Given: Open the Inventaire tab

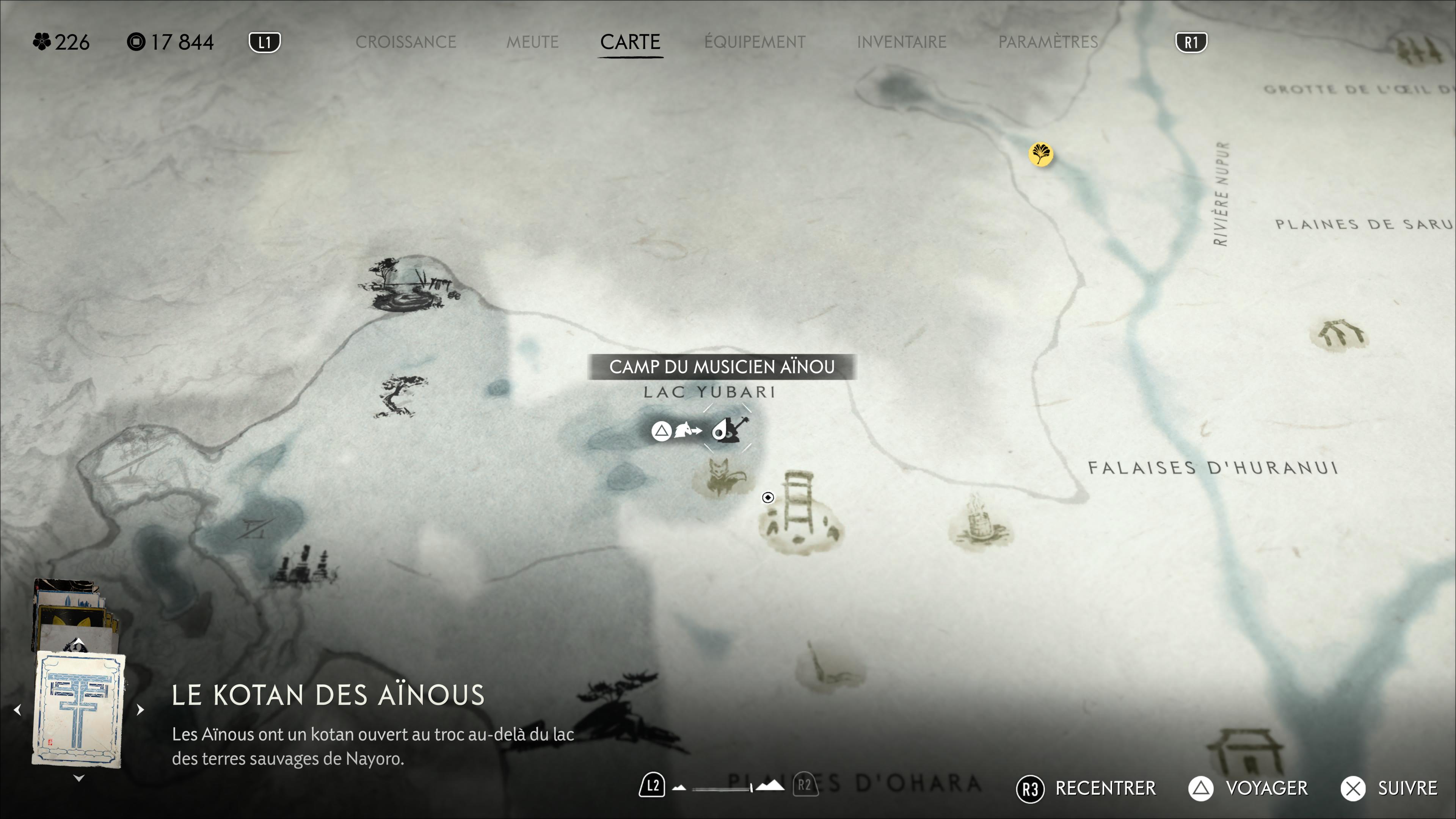Looking at the screenshot, I should click(902, 42).
